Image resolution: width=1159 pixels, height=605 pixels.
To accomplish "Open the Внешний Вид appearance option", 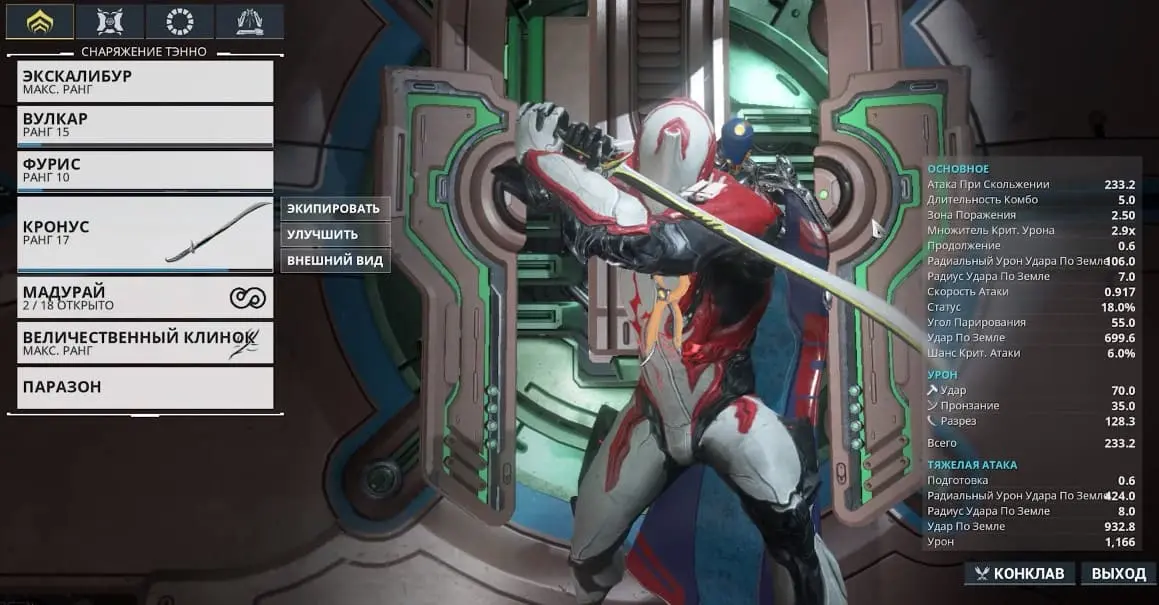I will tap(333, 260).
